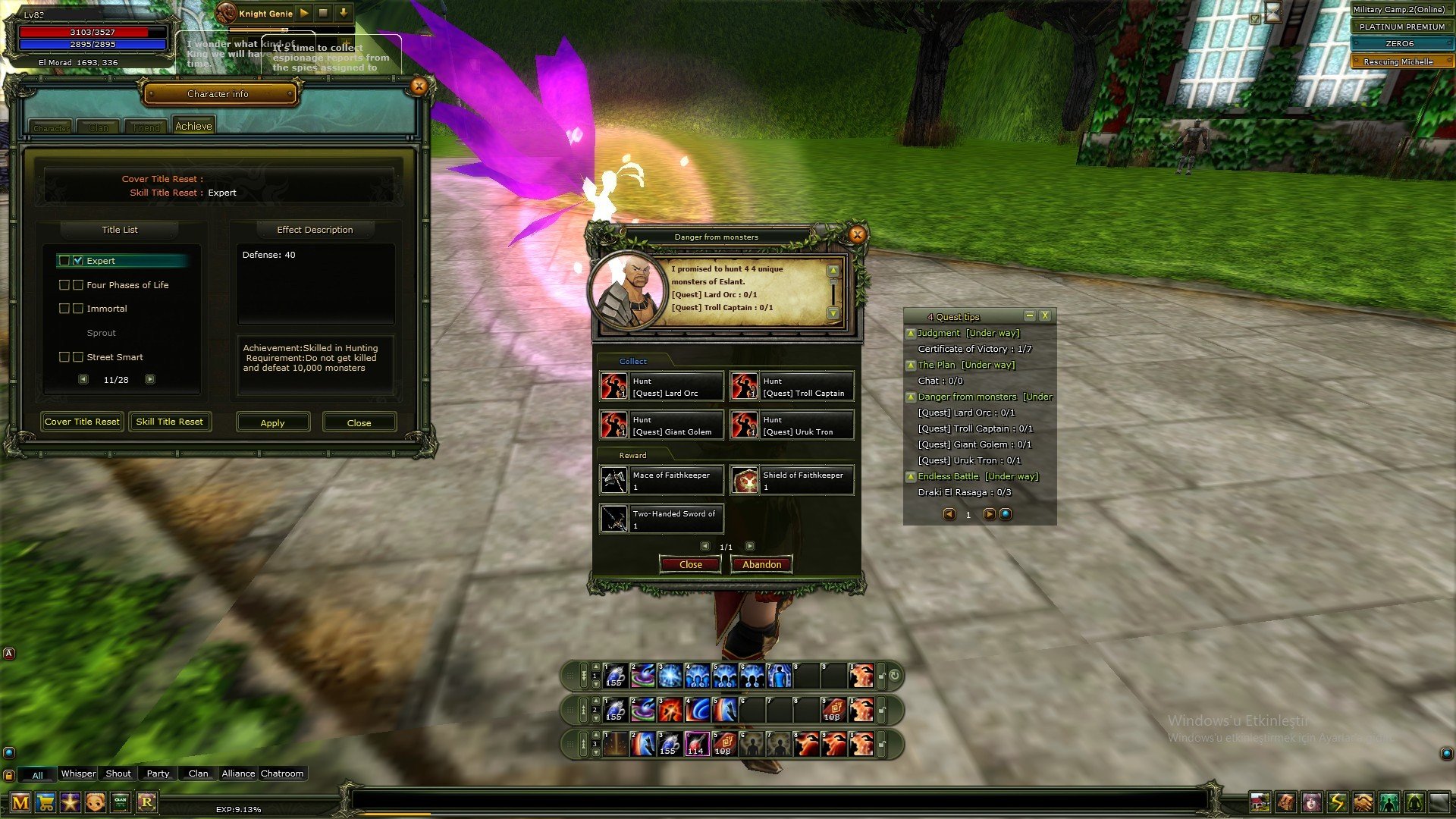This screenshot has height=819, width=1456.
Task: Open the Chatroom tab
Action: (x=282, y=773)
